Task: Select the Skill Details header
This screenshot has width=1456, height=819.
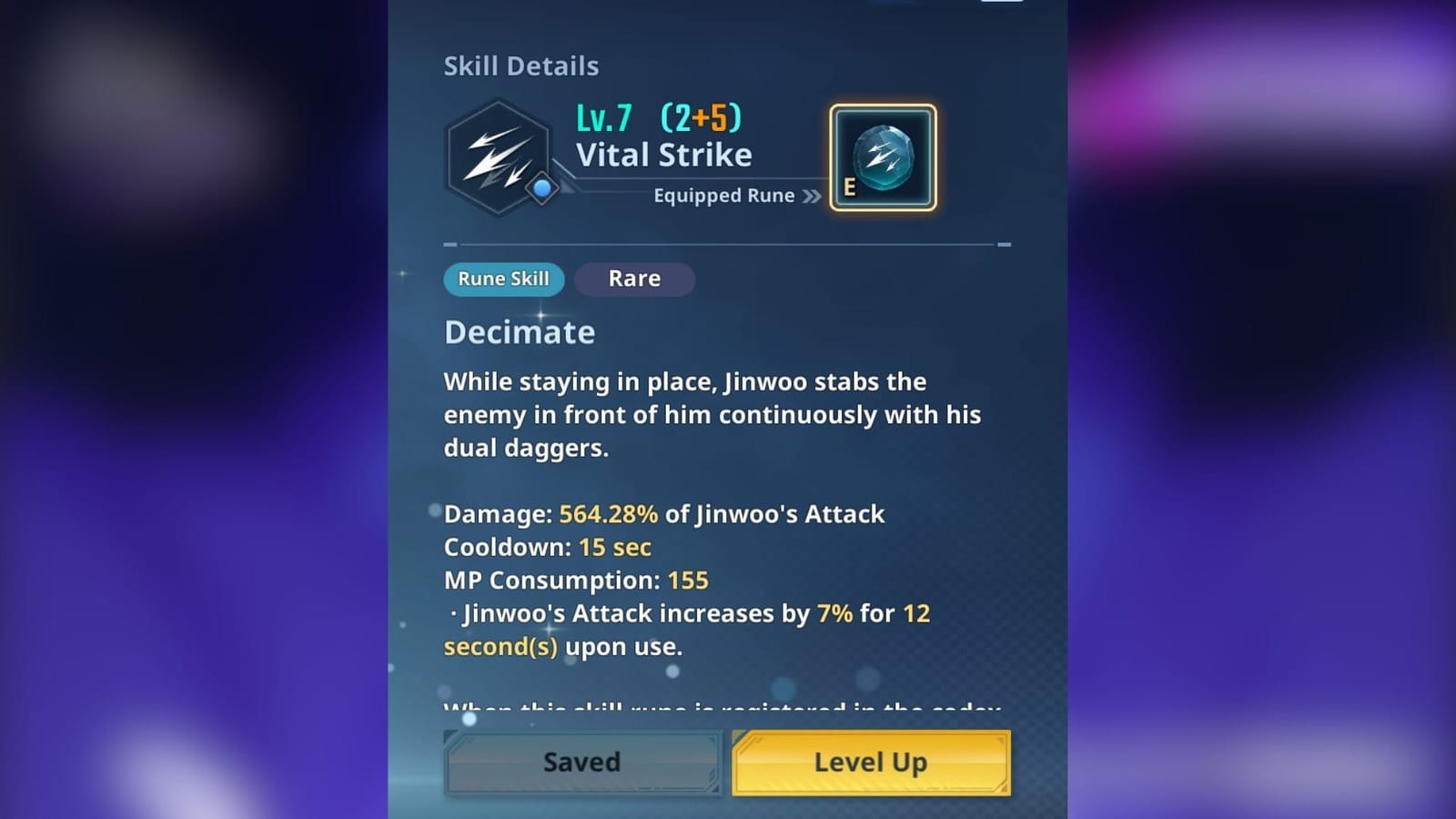Action: (x=521, y=65)
